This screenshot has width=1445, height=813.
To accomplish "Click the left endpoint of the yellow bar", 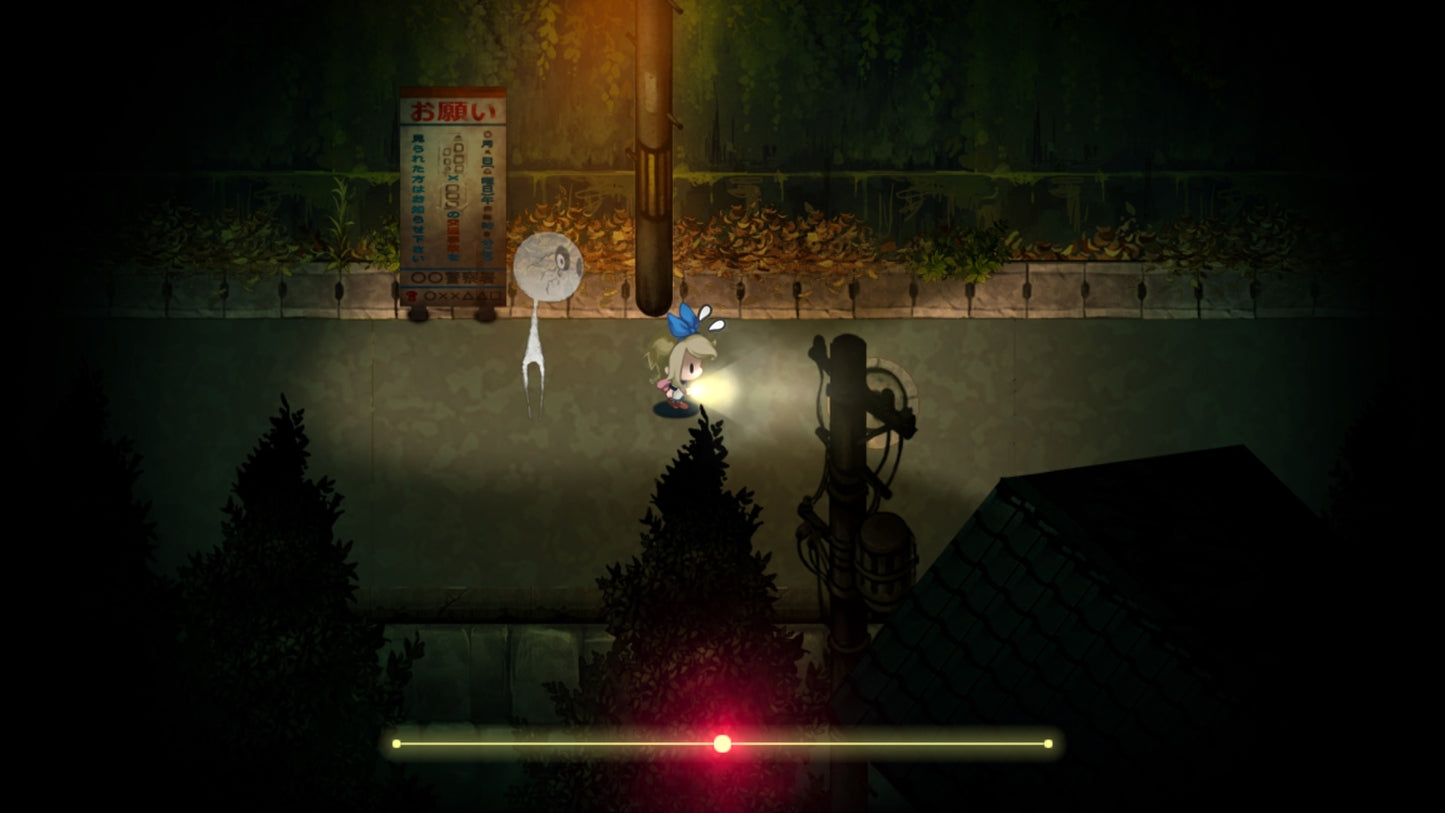I will 397,743.
